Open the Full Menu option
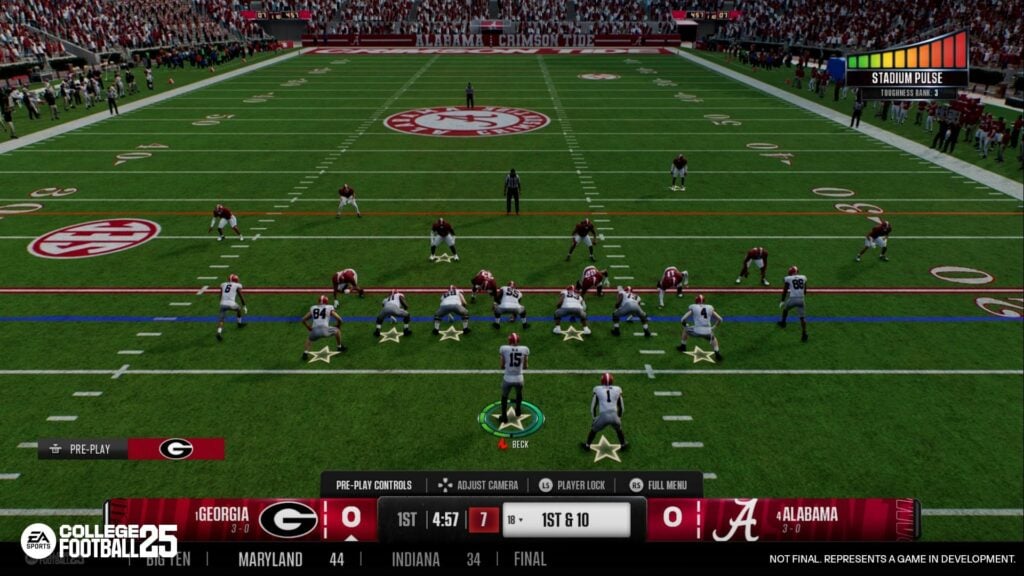The height and width of the screenshot is (576, 1024). 664,485
